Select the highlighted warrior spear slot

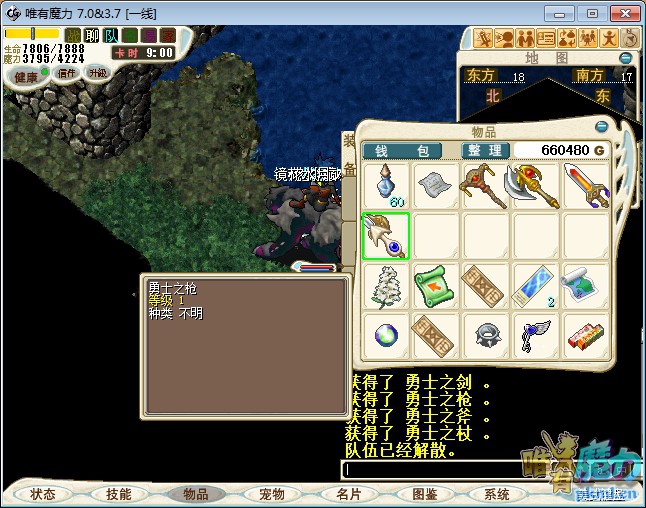tap(385, 236)
